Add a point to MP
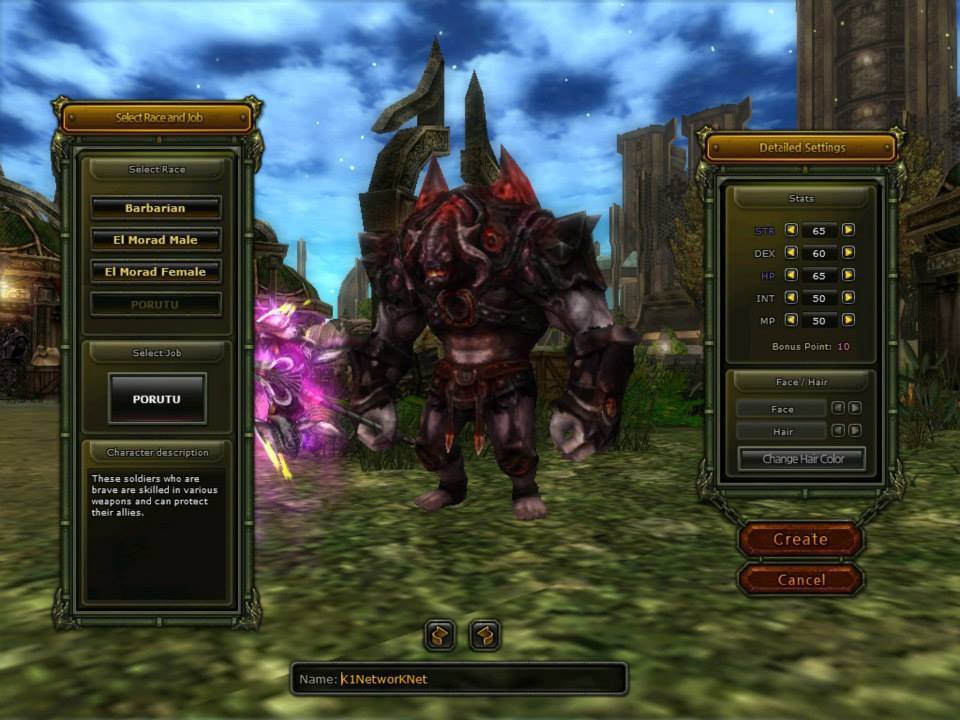 [848, 320]
